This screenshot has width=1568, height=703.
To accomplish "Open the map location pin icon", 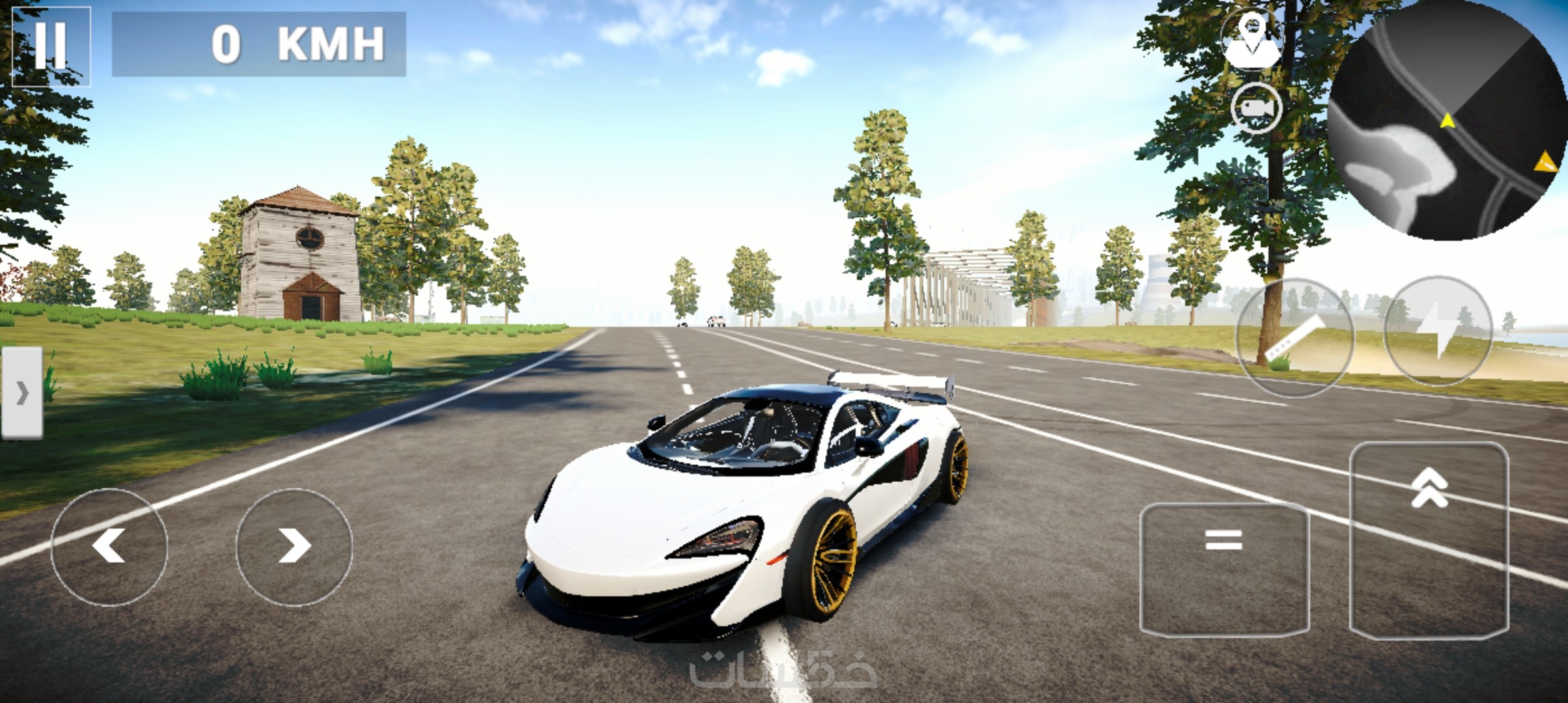I will (1252, 39).
